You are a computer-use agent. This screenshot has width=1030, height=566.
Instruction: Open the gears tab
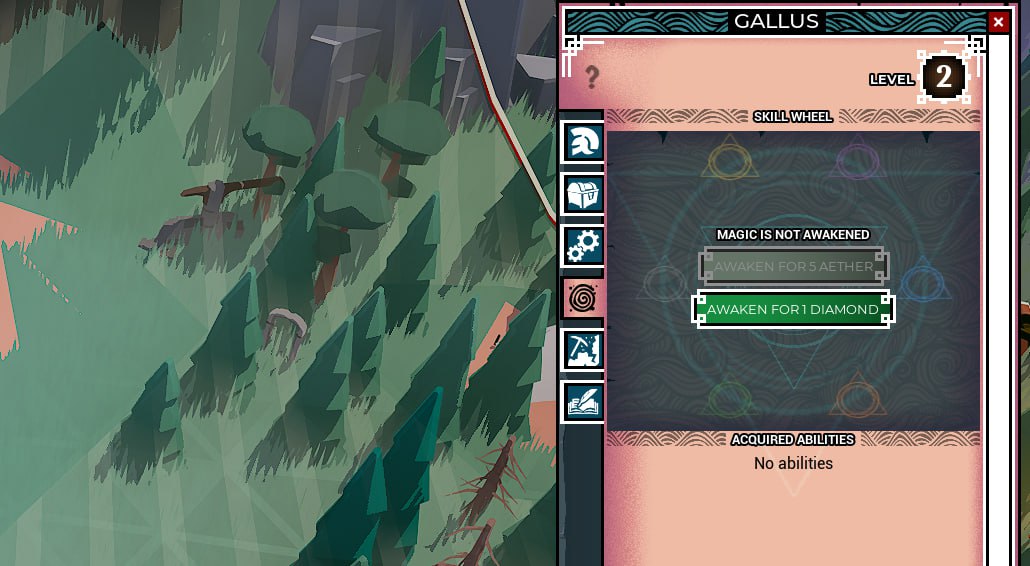pyautogui.click(x=582, y=246)
